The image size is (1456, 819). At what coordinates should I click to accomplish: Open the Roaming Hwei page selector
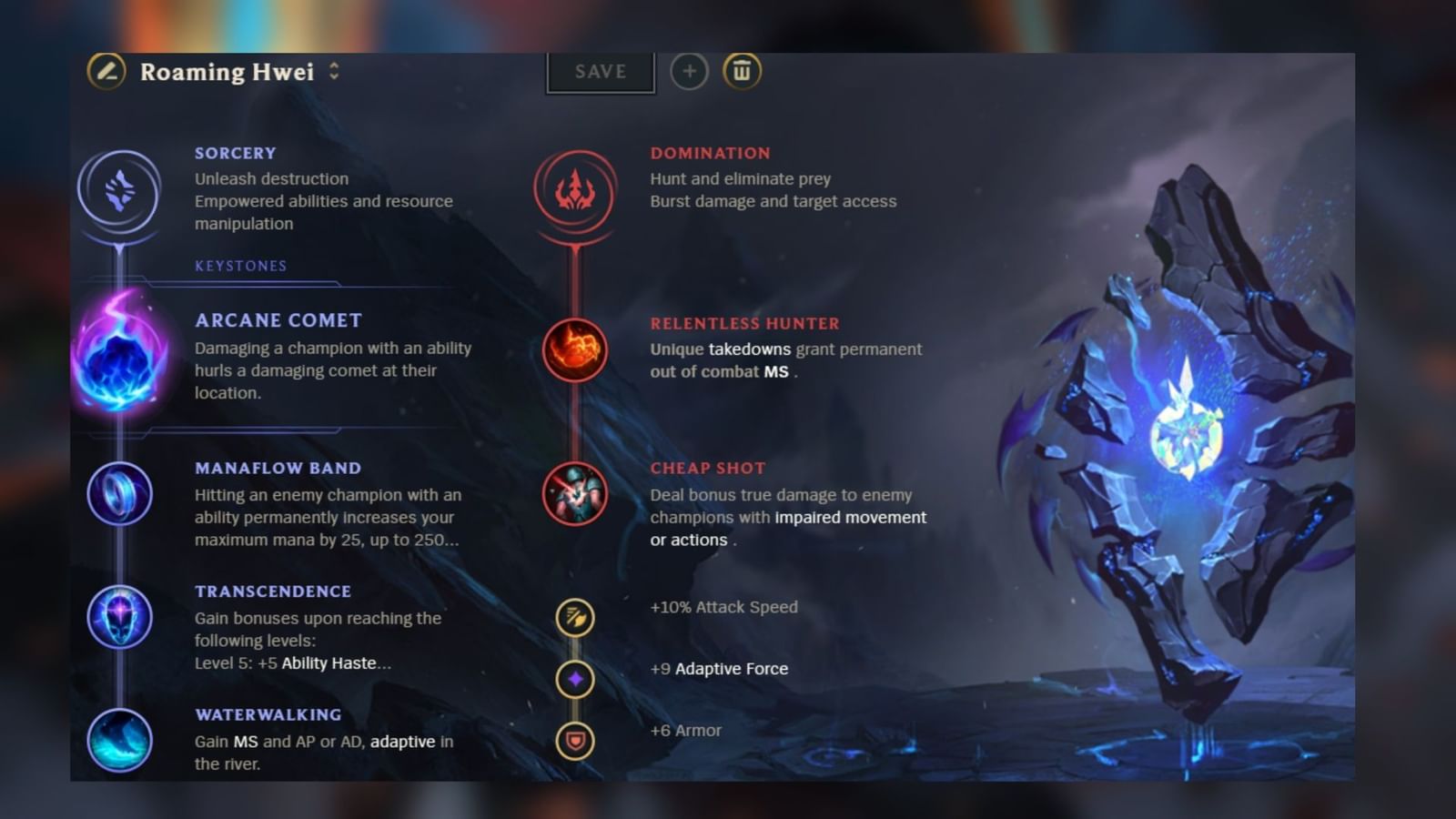226,72
